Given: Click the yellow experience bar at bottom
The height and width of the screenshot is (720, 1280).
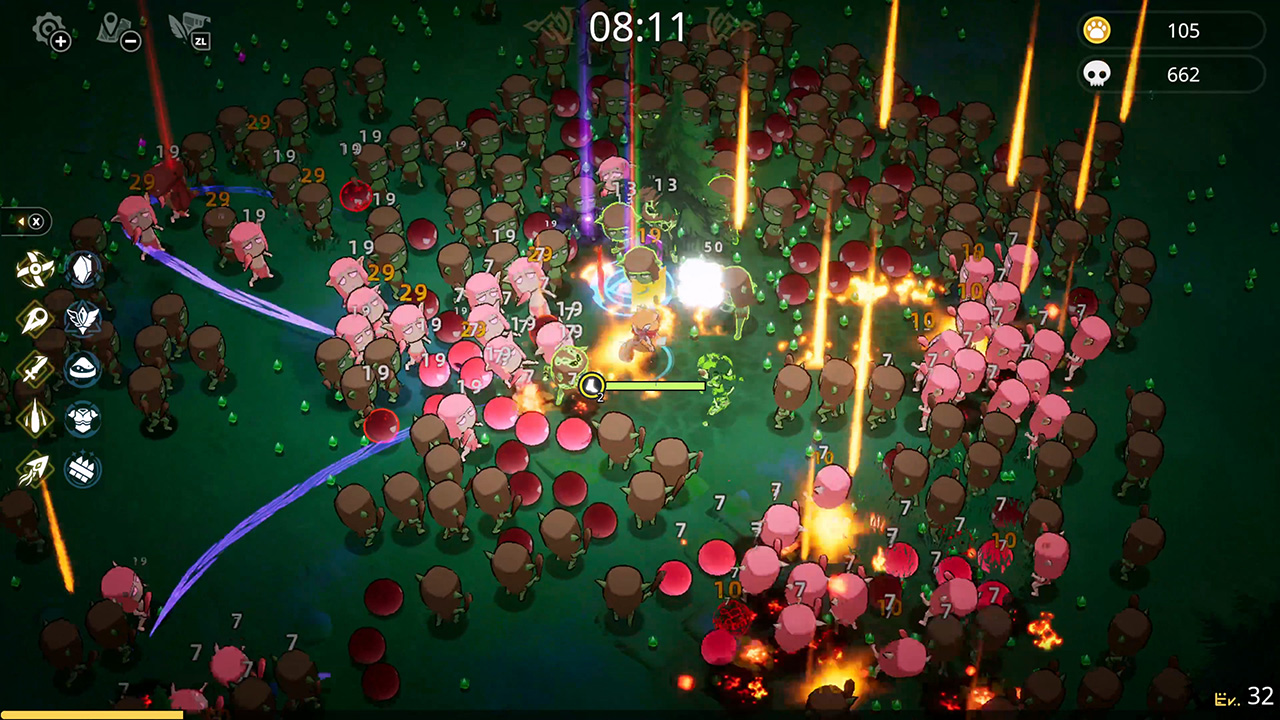Looking at the screenshot, I should [x=90, y=714].
